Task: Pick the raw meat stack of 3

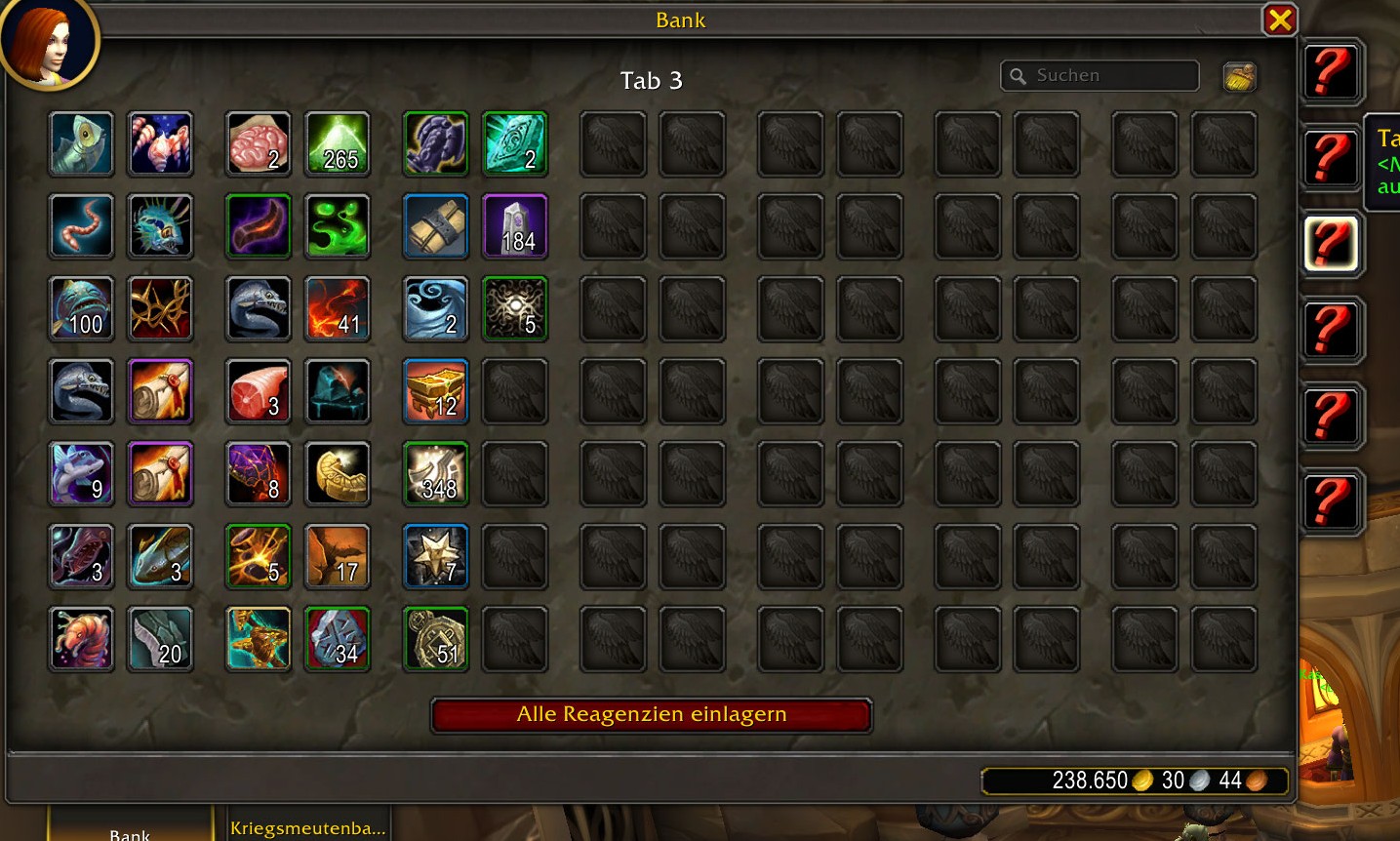Action: point(259,391)
